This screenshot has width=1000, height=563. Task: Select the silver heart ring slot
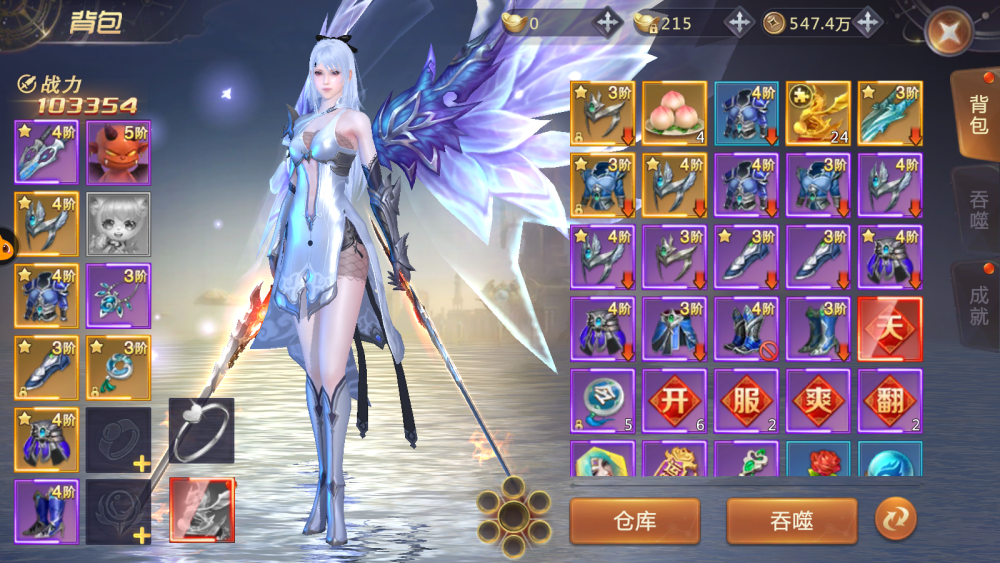(x=201, y=430)
